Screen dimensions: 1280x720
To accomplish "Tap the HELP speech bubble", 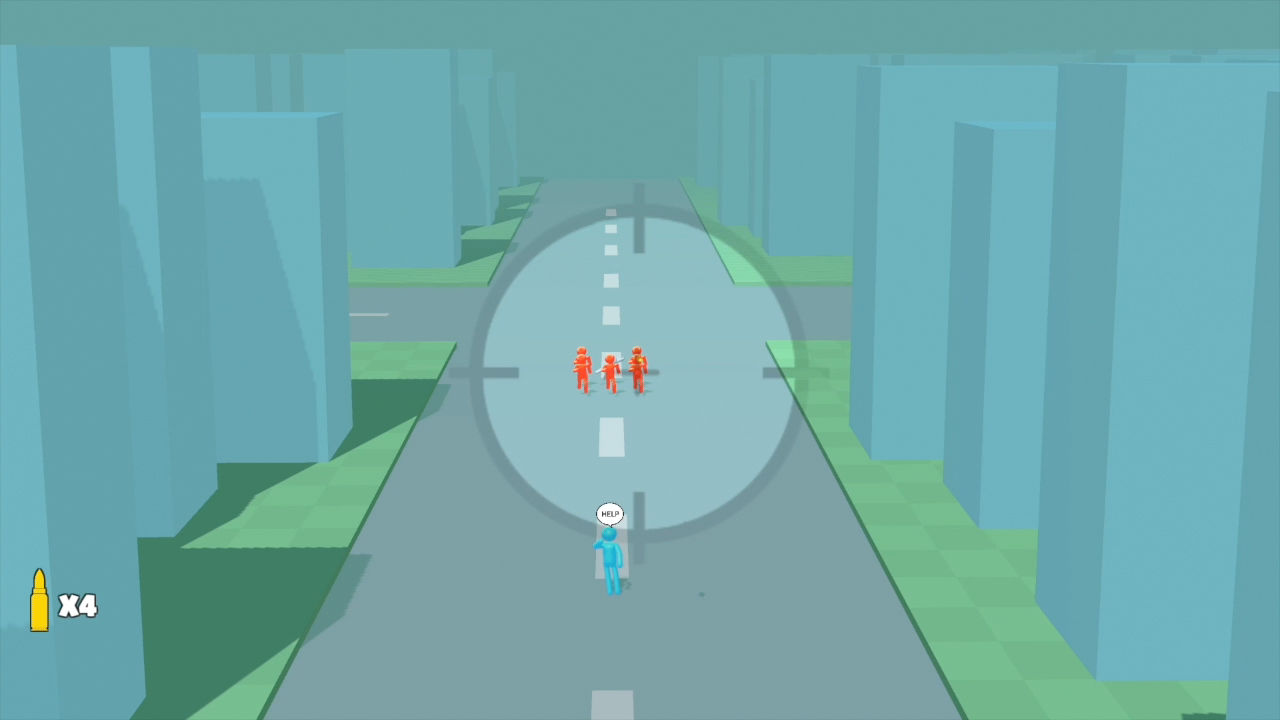I will pos(609,513).
